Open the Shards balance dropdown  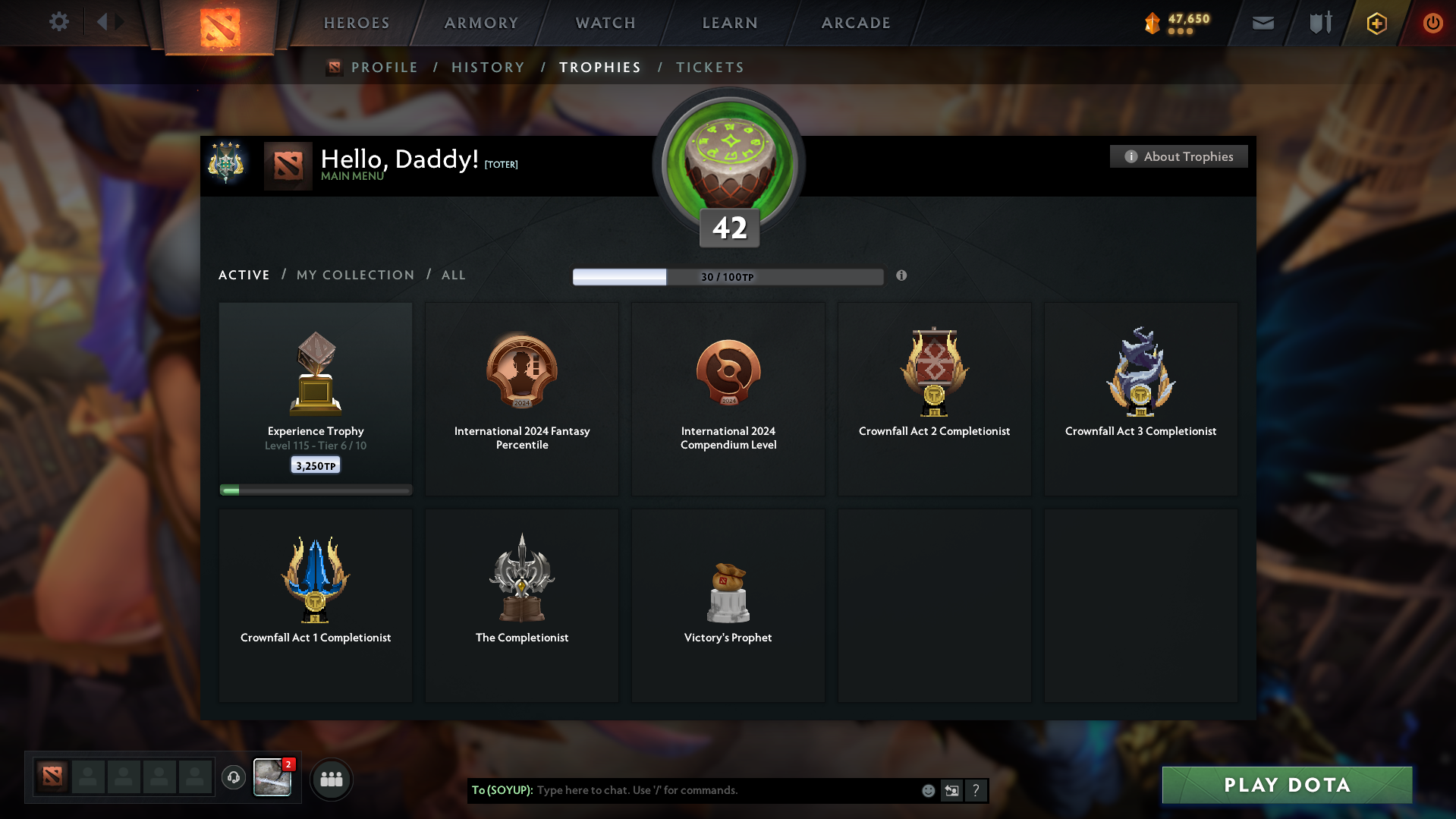(x=1176, y=23)
